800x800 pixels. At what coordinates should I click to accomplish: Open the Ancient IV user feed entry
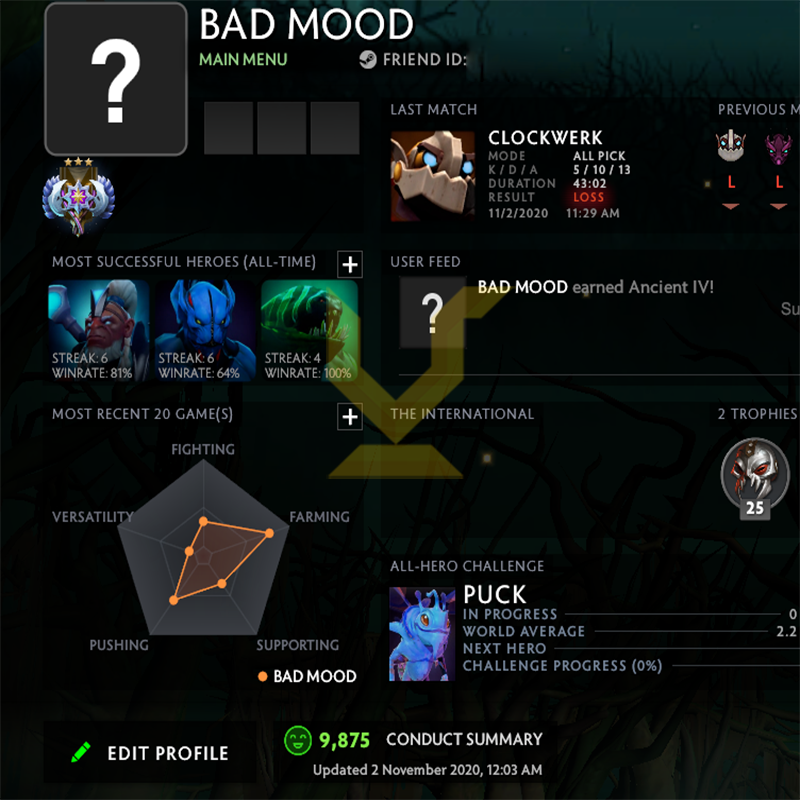tap(595, 288)
